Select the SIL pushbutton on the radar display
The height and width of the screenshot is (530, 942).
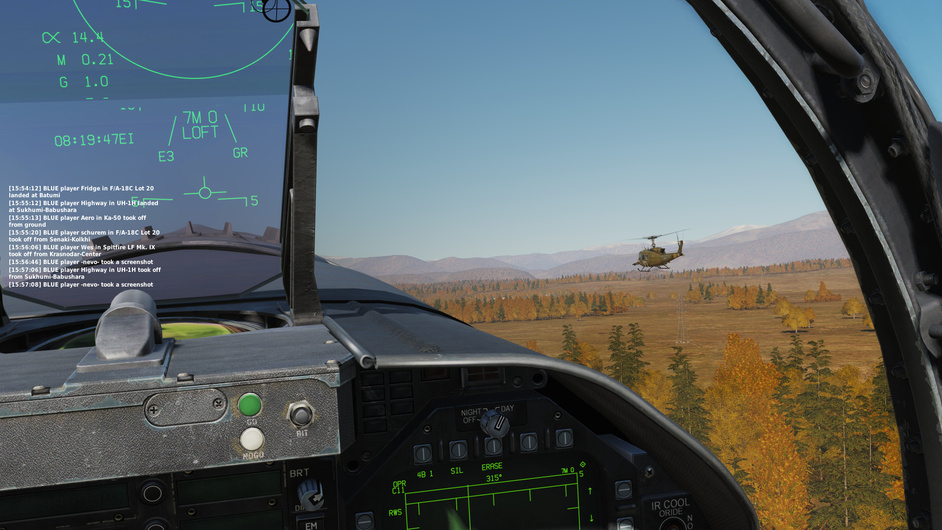coord(458,449)
